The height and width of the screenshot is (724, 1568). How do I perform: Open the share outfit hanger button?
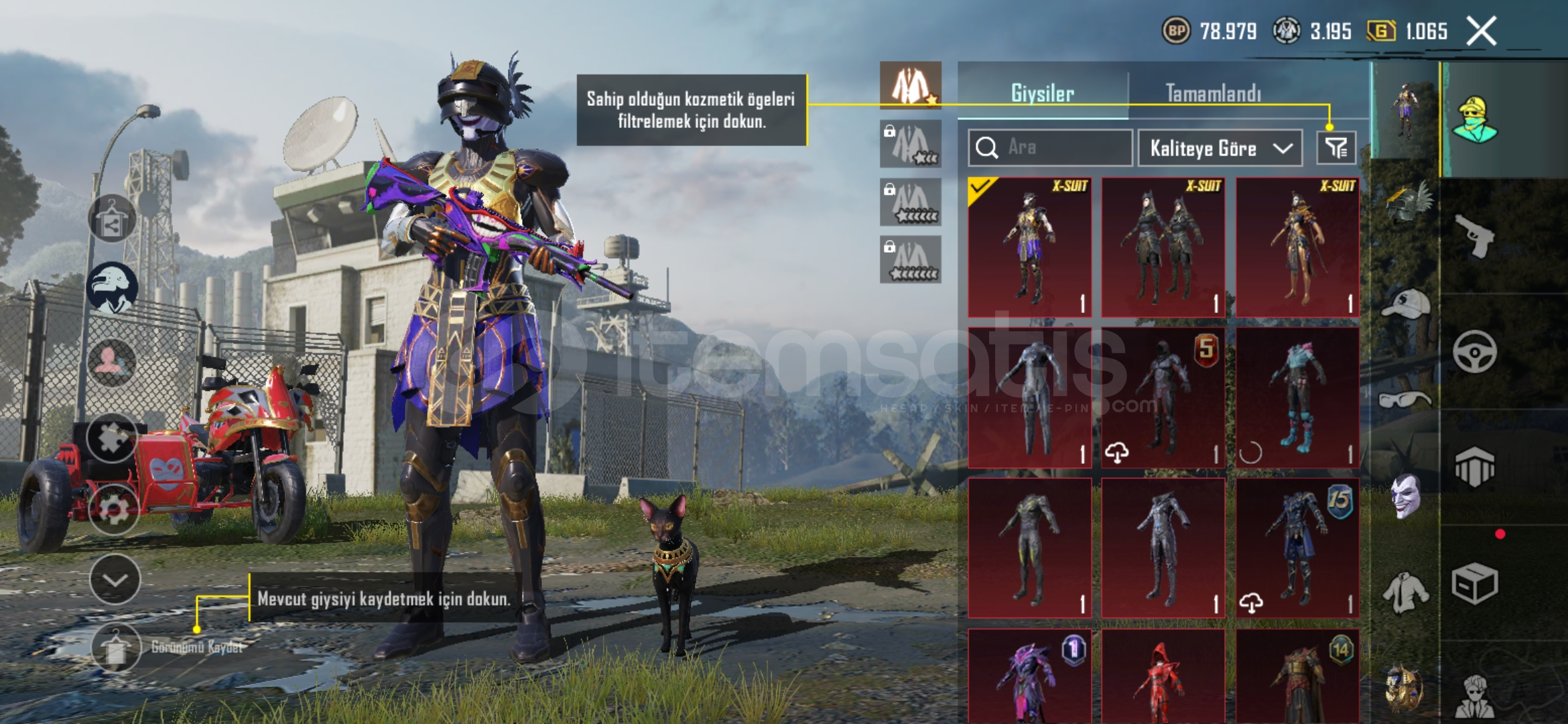point(112,219)
